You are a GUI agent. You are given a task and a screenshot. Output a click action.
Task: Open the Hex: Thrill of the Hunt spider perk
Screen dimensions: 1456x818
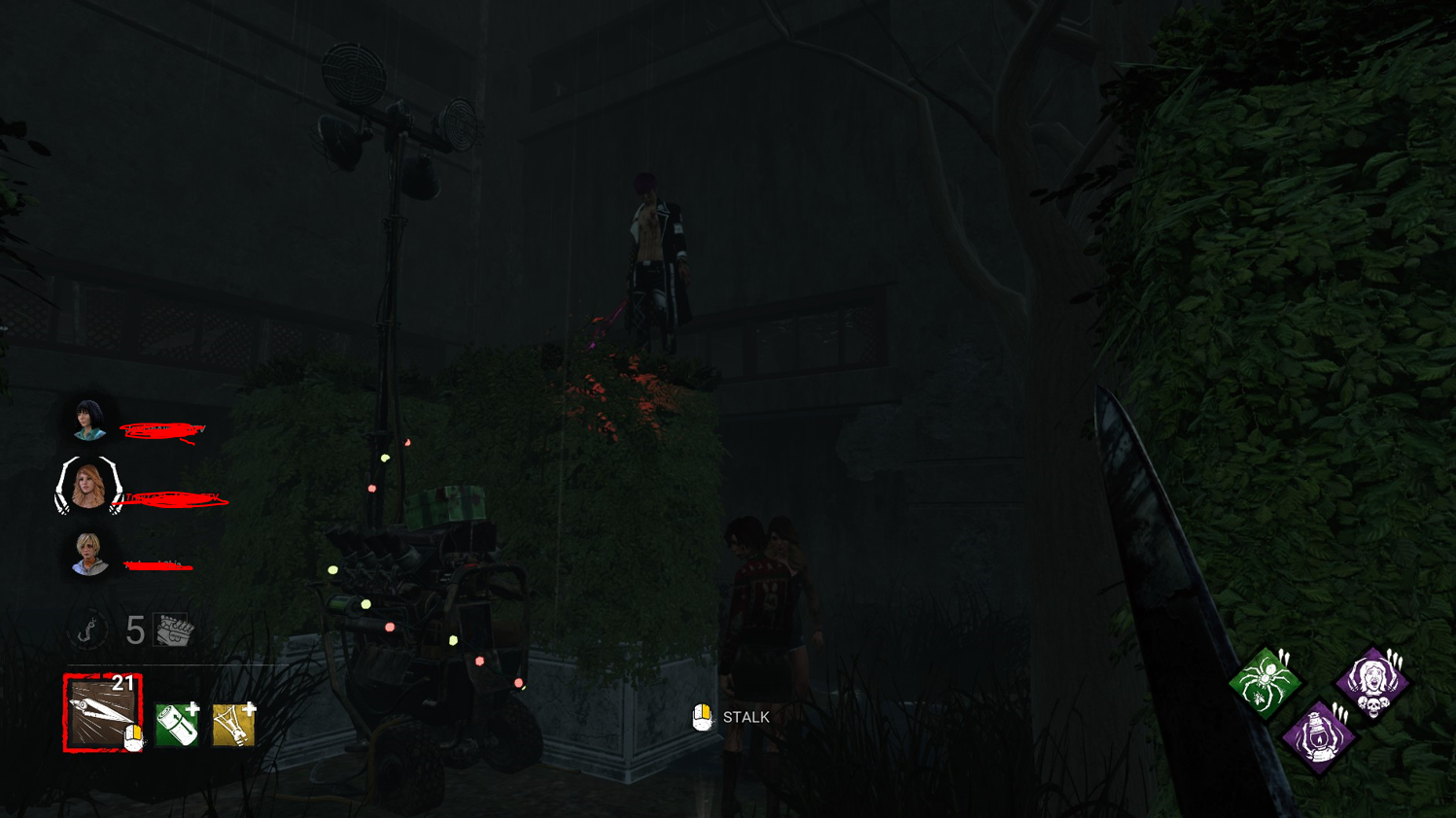1266,678
